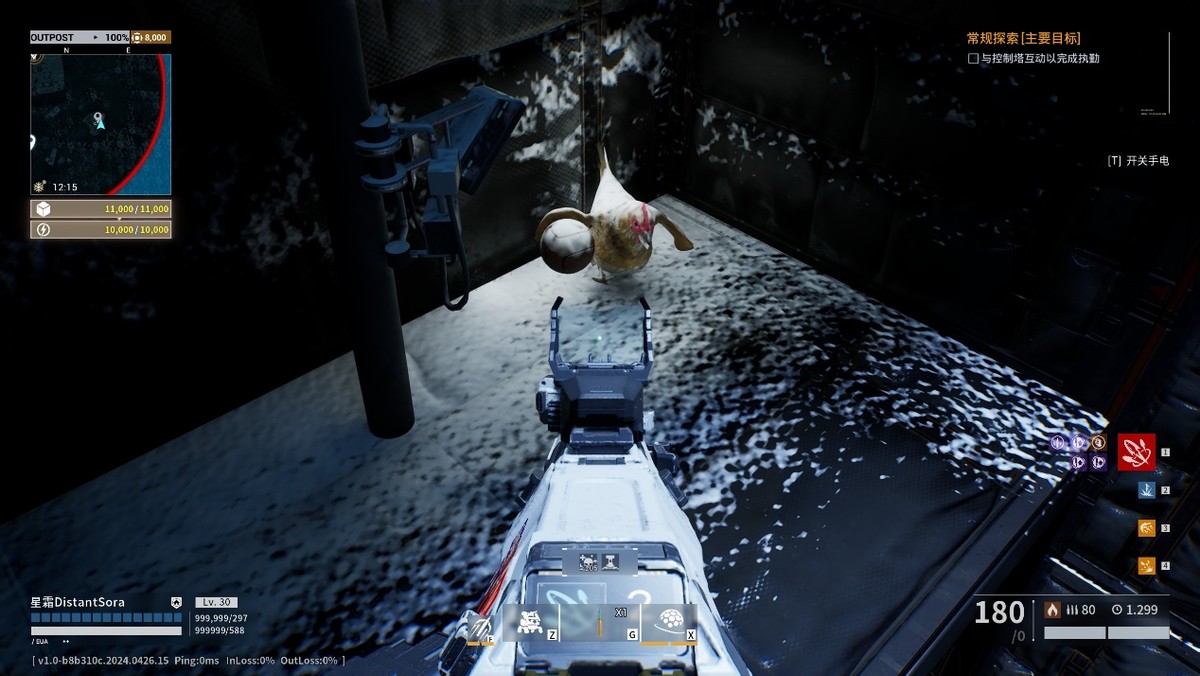Click the minimap

pos(100,124)
